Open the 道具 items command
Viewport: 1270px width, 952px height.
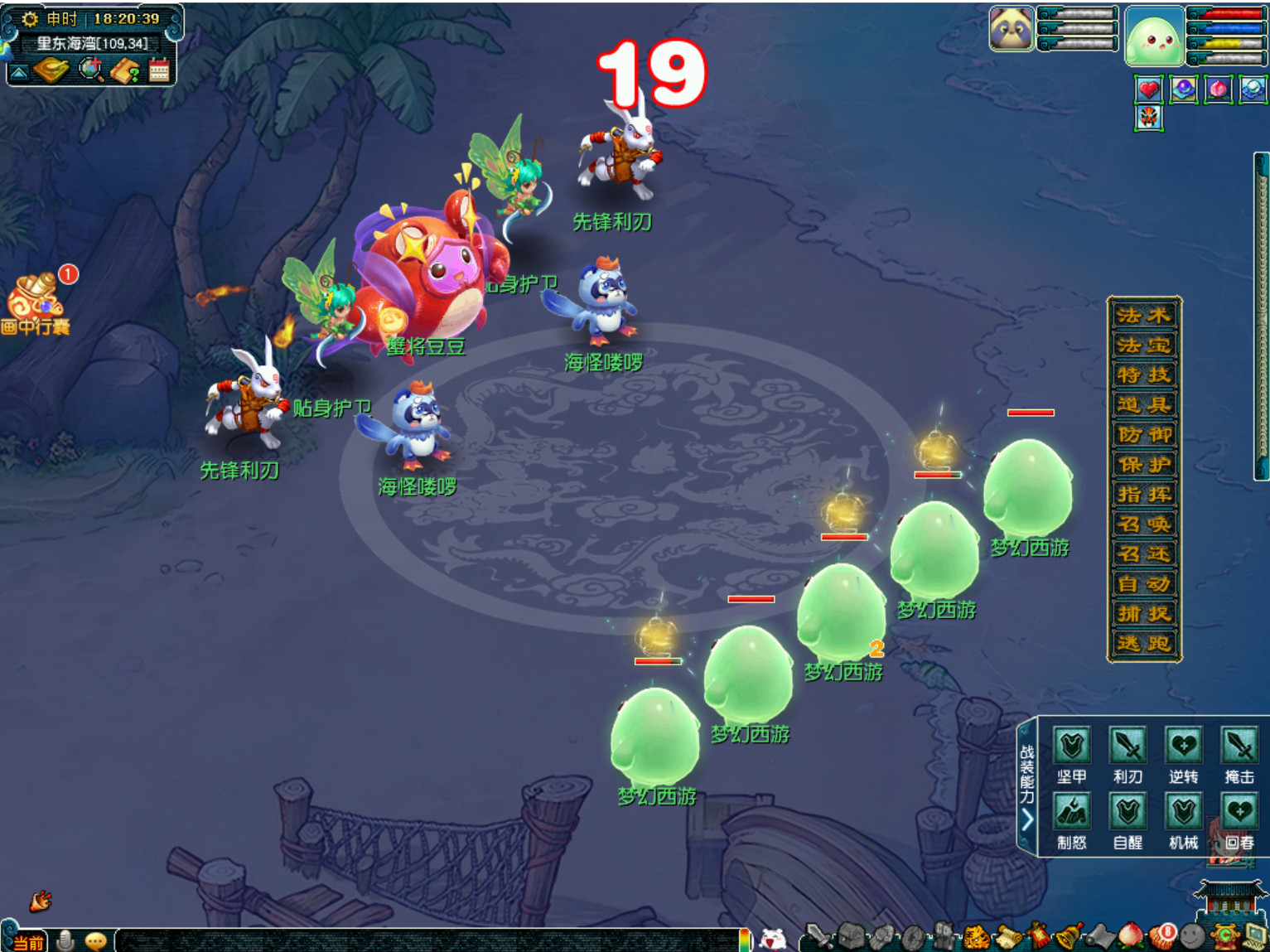tap(1144, 404)
